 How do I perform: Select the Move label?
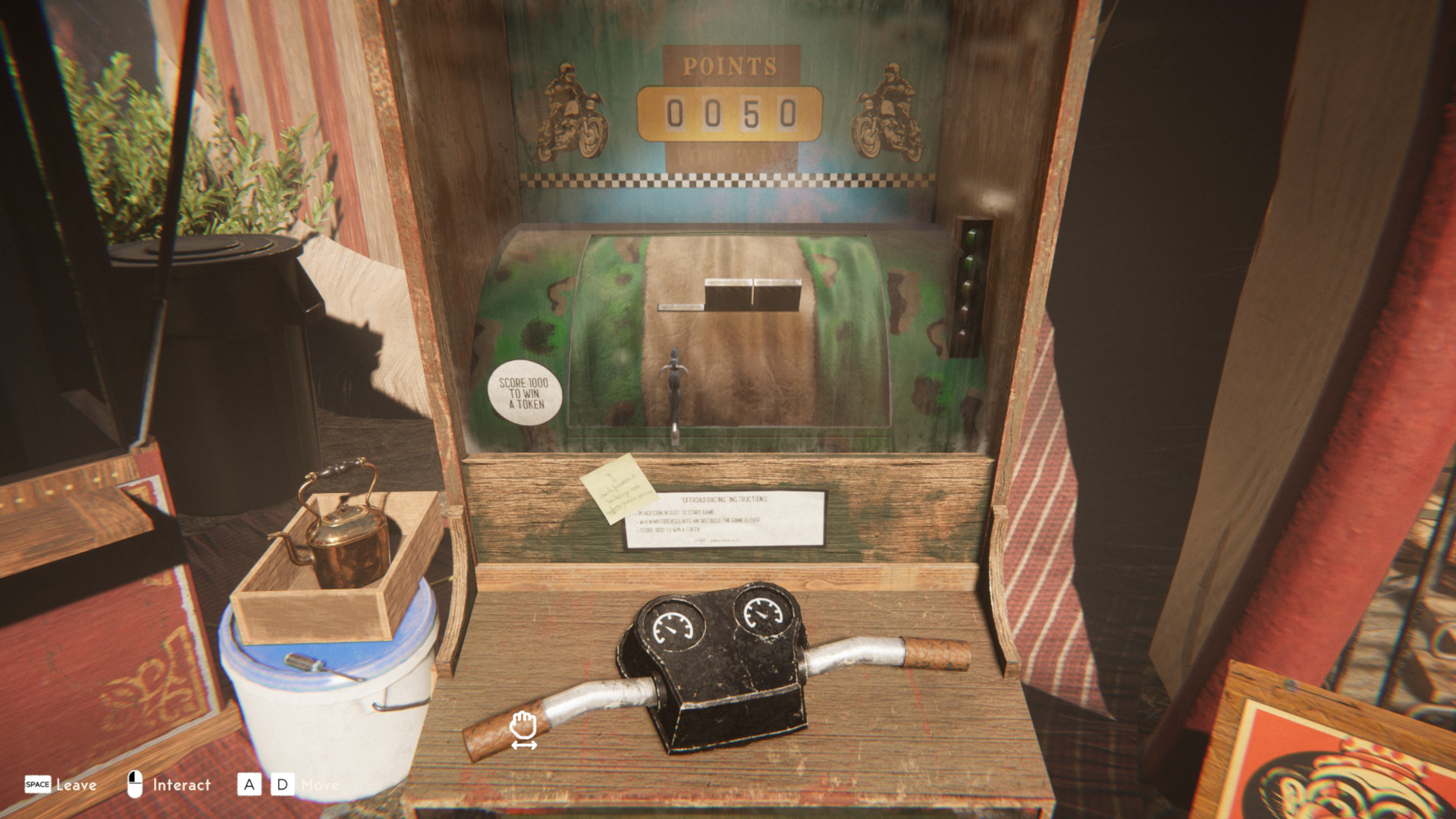tap(322, 785)
